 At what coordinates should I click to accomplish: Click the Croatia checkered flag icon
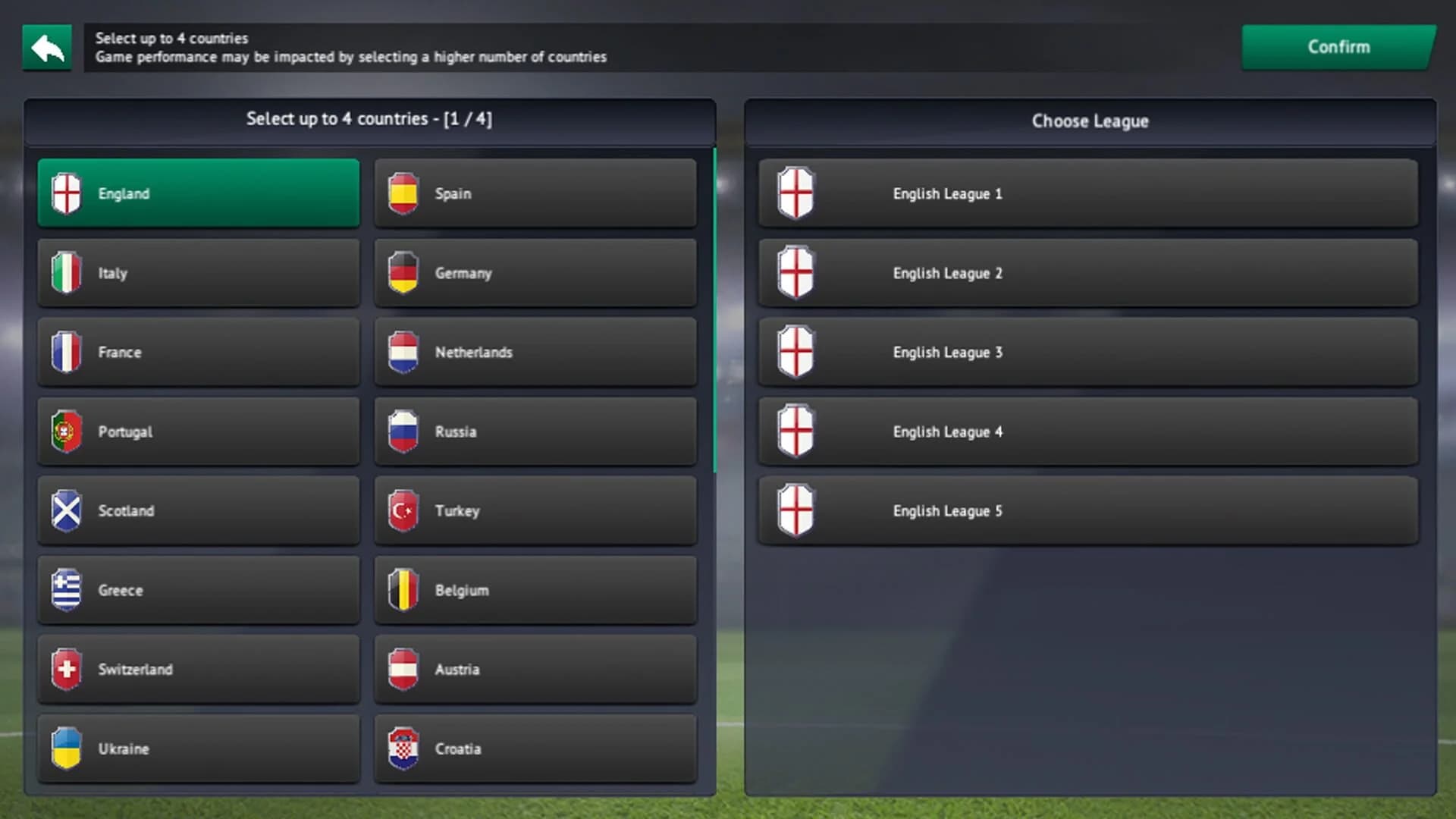pyautogui.click(x=404, y=748)
